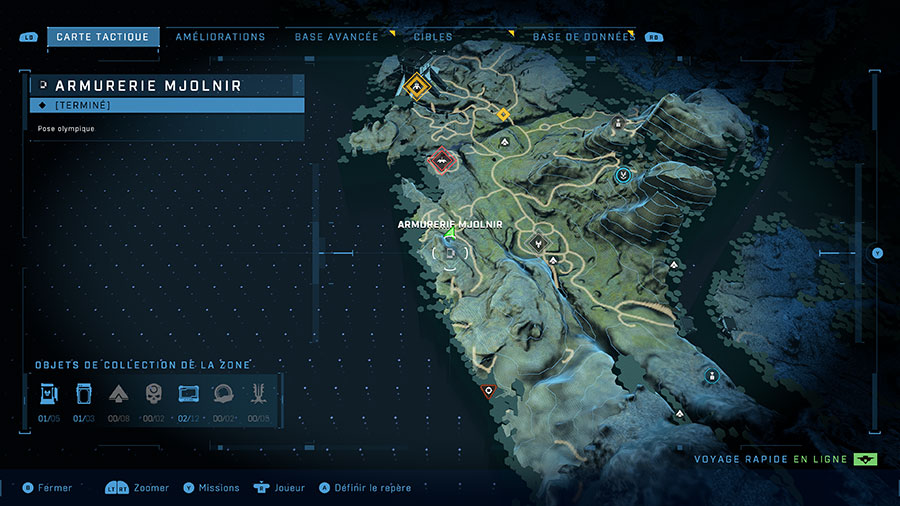Click the red location pin marker
This screenshot has height=506, width=900.
point(488,391)
